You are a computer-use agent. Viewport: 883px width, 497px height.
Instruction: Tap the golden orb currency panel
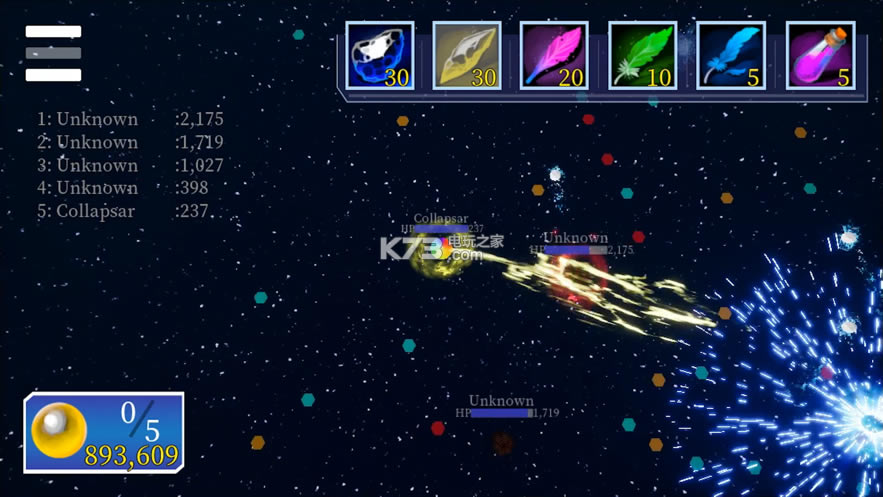[x=104, y=432]
